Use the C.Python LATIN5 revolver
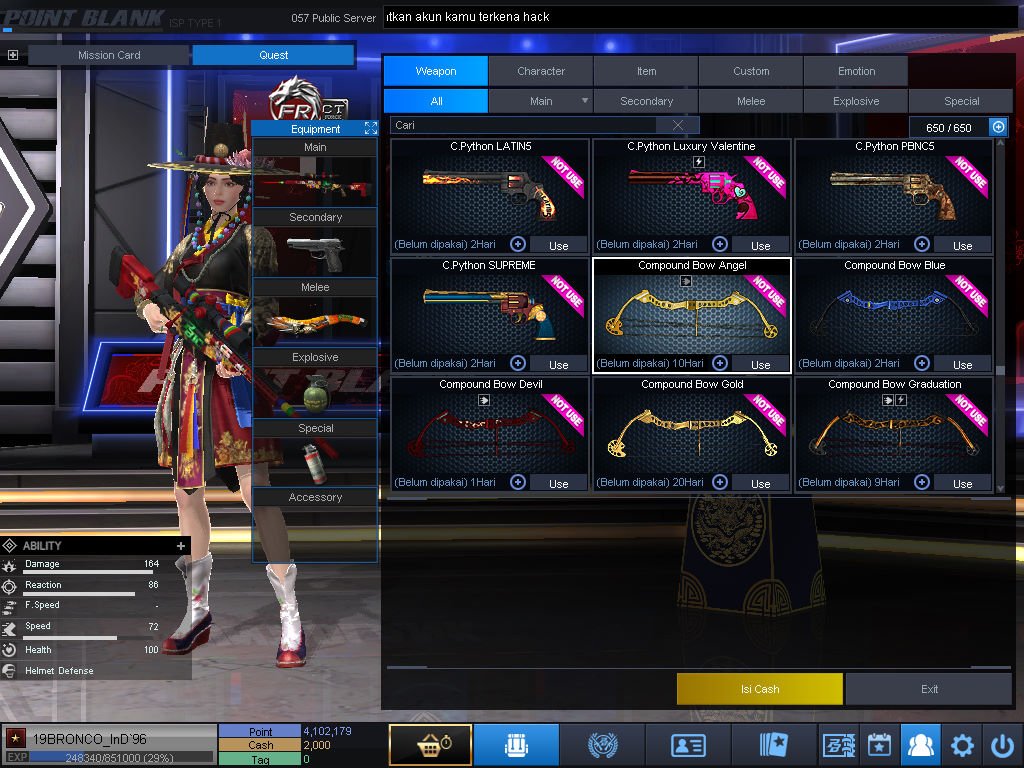This screenshot has height=768, width=1024. (558, 245)
